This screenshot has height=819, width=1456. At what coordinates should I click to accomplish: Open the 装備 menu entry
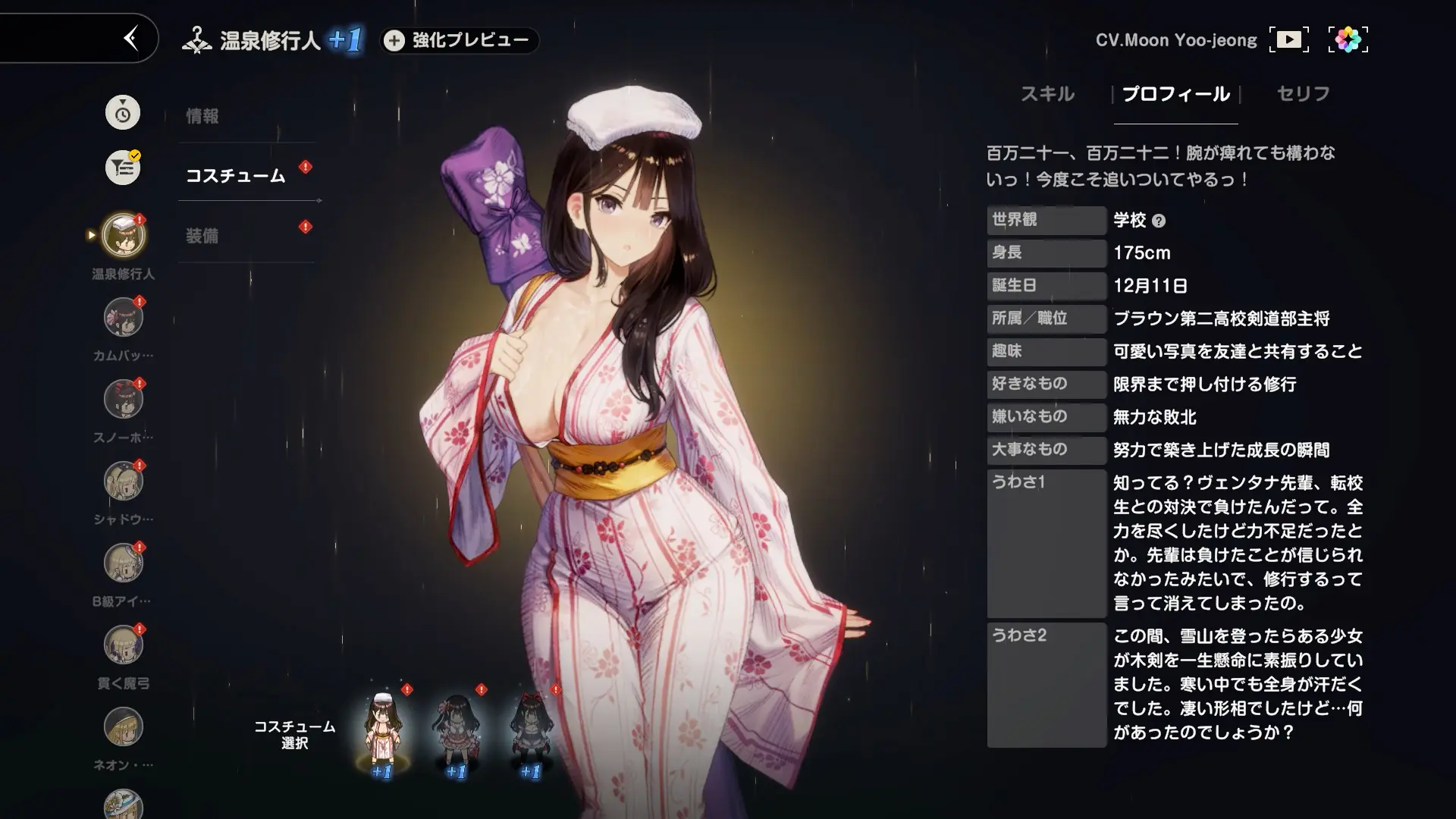pos(202,236)
